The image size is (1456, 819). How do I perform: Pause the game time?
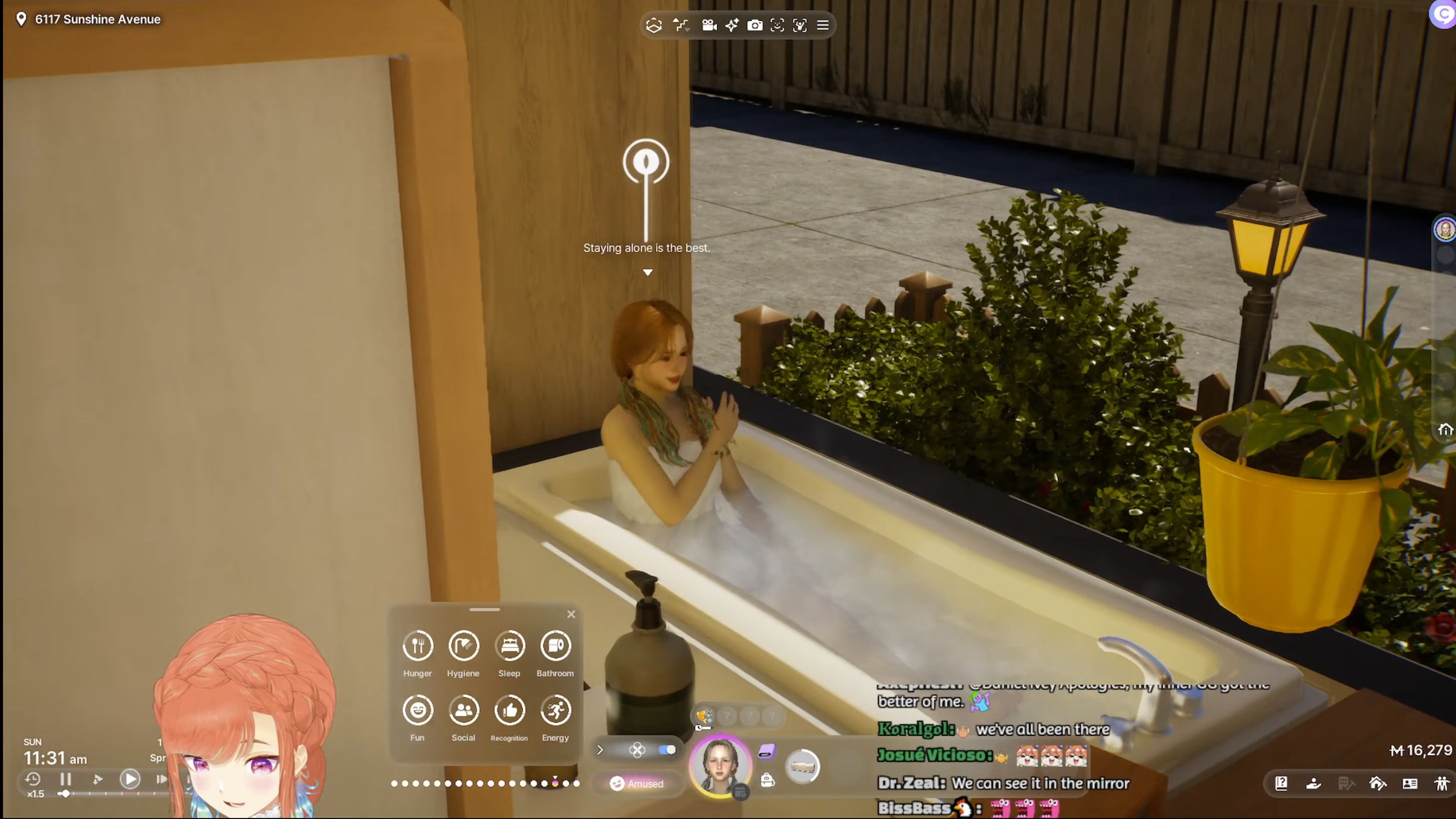[66, 779]
